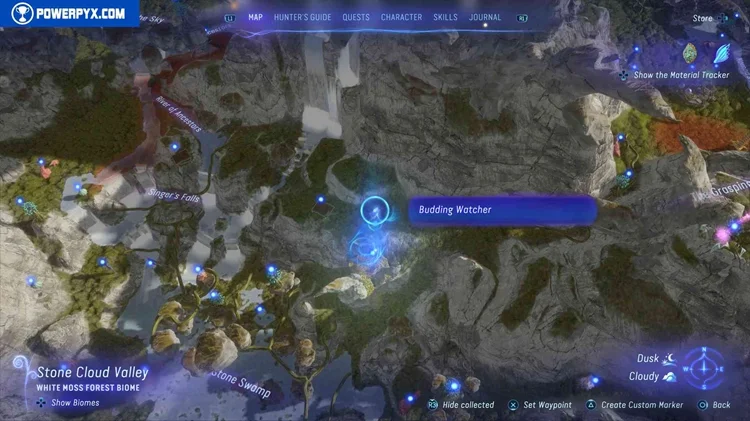Screen dimensions: 750x421
Task: Toggle Show Biomes option
Action: tap(75, 402)
